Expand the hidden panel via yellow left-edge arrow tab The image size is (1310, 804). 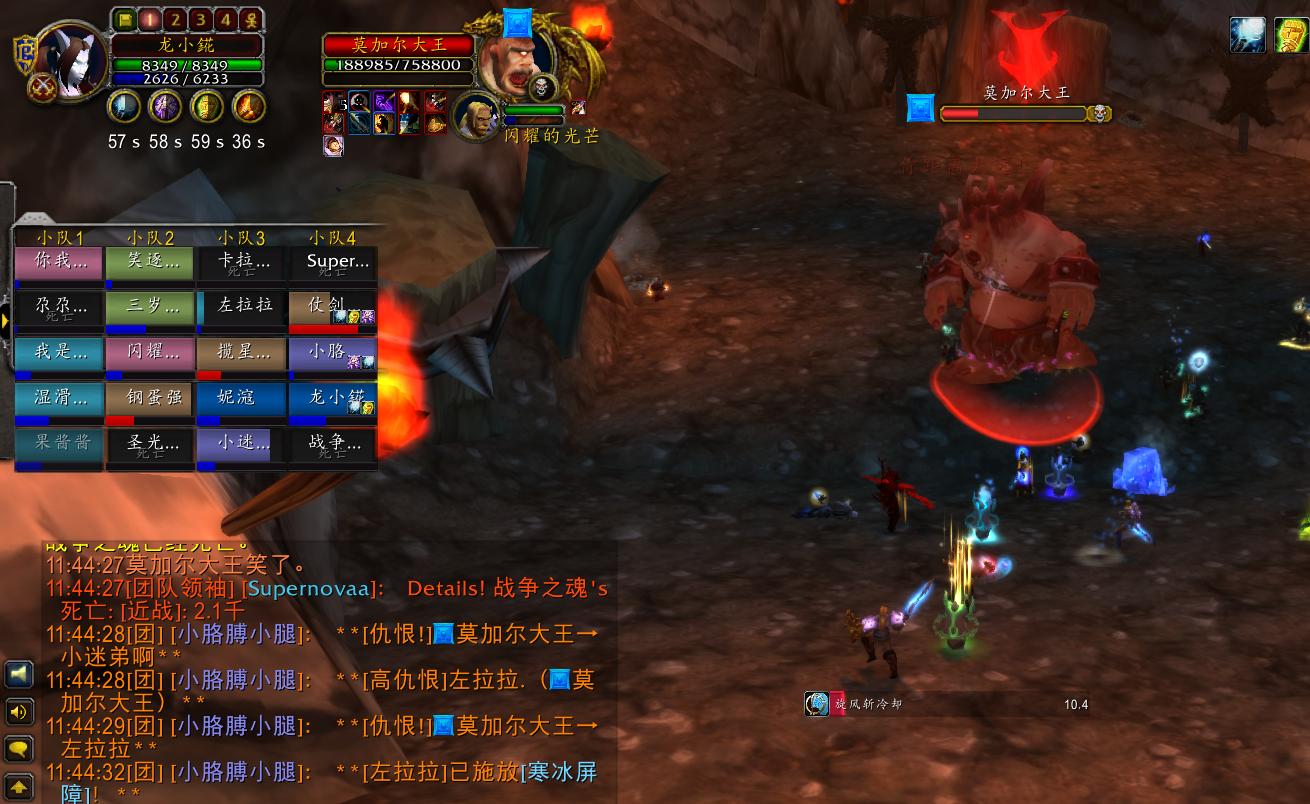[x=5, y=322]
